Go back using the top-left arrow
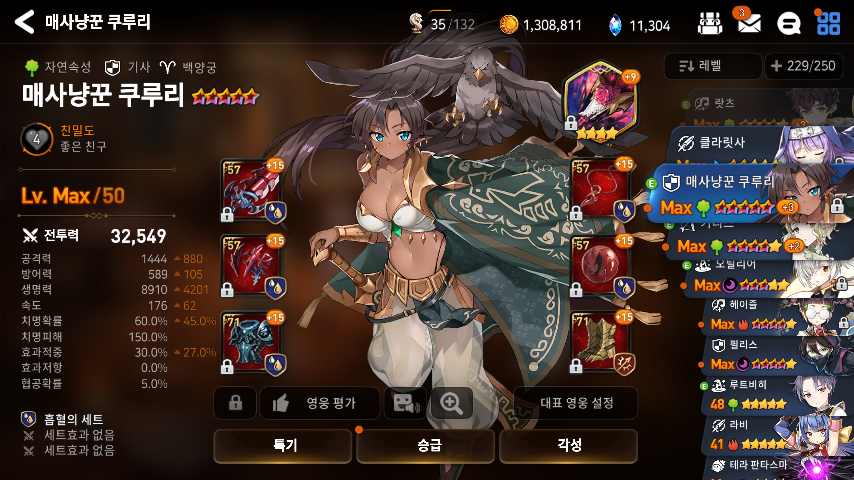This screenshot has height=480, width=854. [x=25, y=22]
